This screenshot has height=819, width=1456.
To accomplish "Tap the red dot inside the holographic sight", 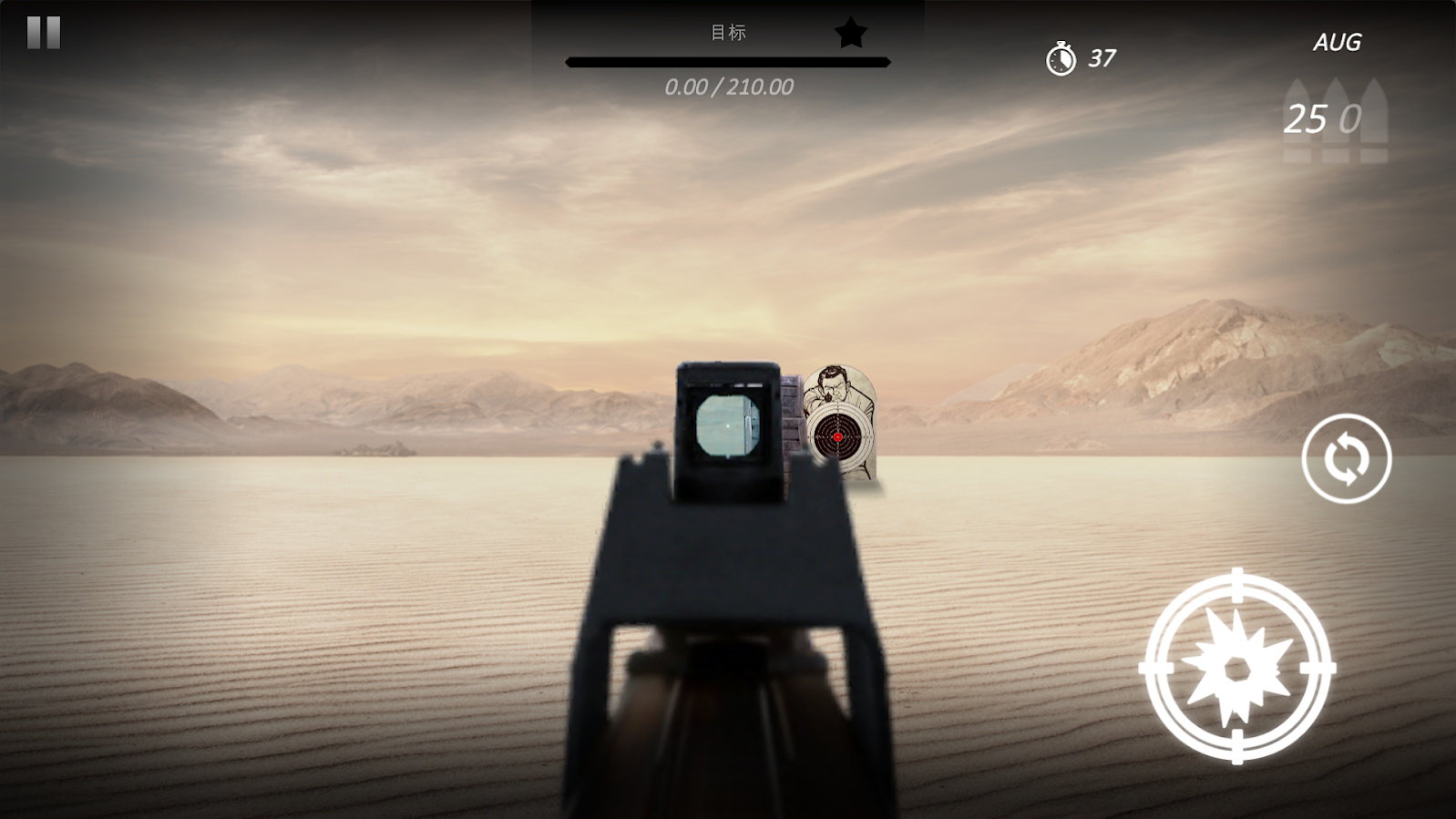I will pyautogui.click(x=727, y=428).
